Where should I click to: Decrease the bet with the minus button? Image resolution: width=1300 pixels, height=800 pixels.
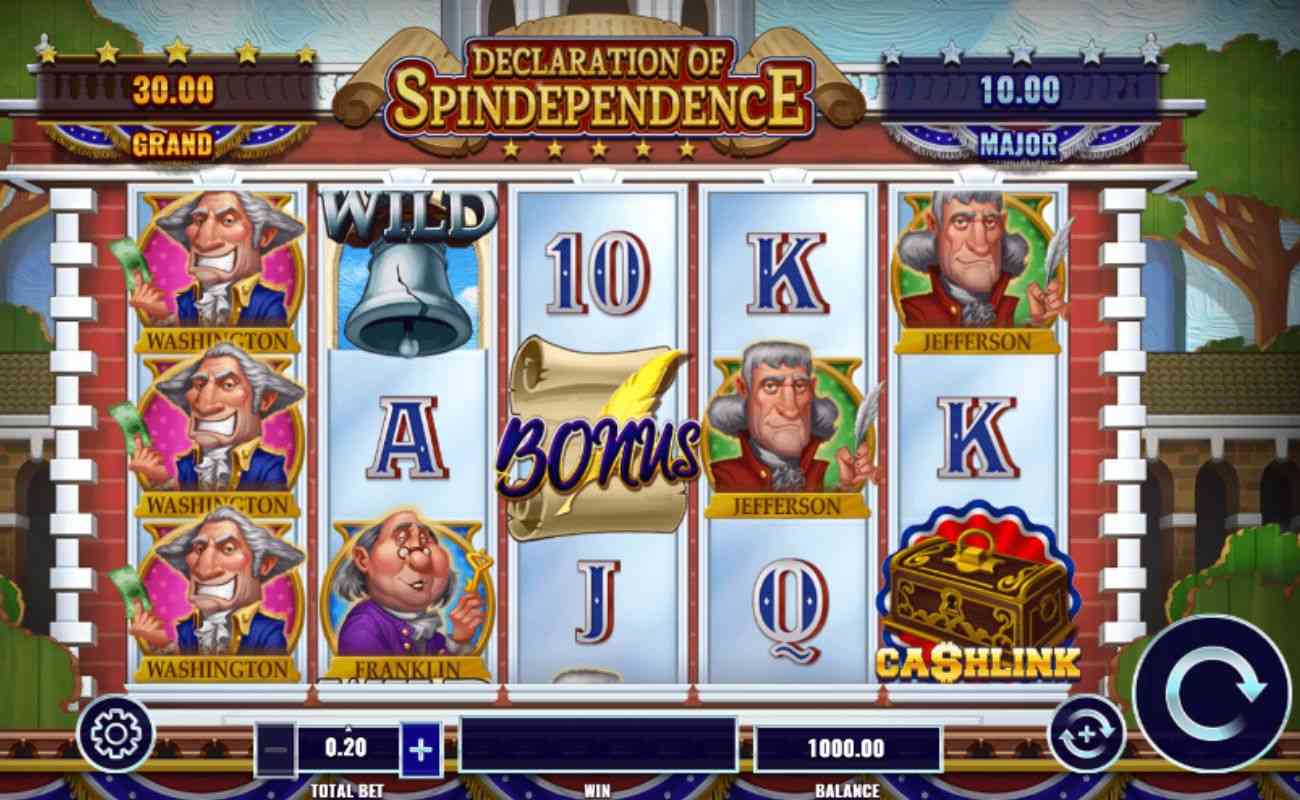pyautogui.click(x=276, y=747)
